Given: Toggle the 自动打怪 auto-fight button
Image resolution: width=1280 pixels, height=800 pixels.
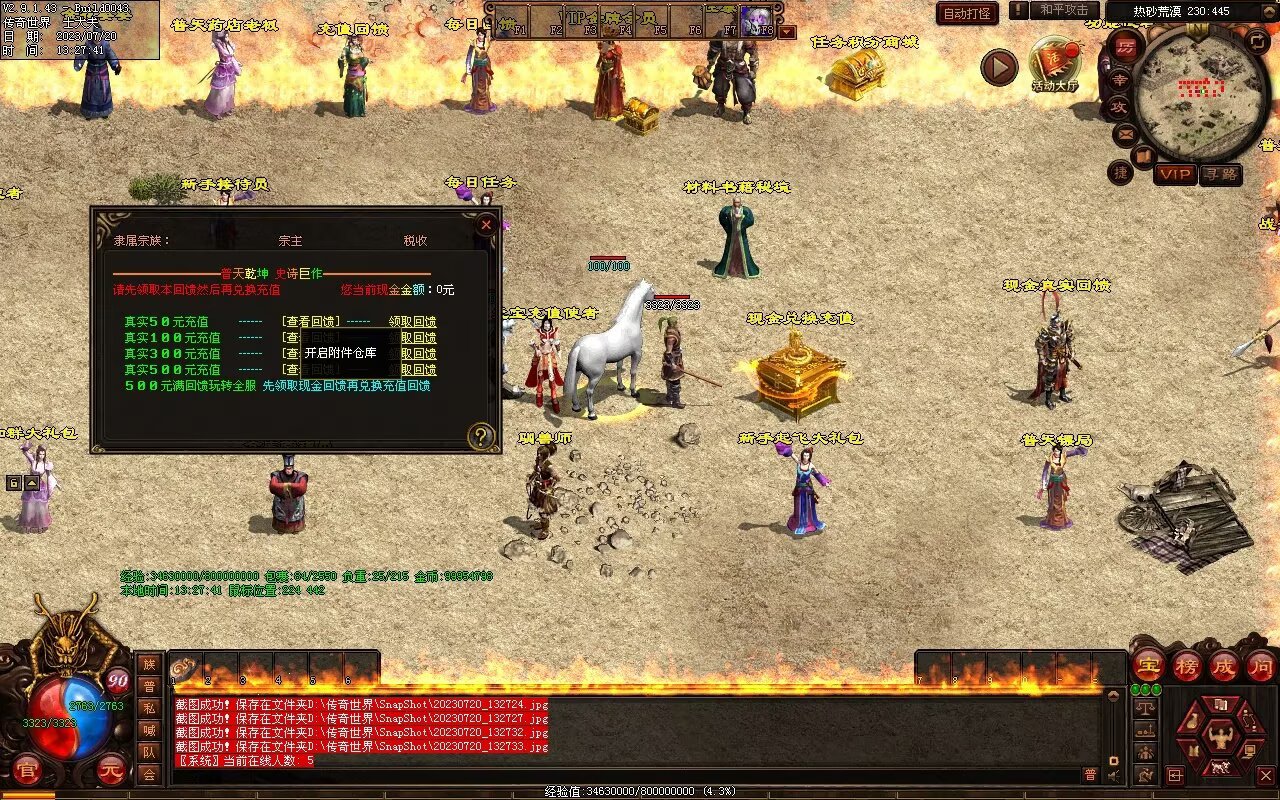Looking at the screenshot, I should 967,14.
